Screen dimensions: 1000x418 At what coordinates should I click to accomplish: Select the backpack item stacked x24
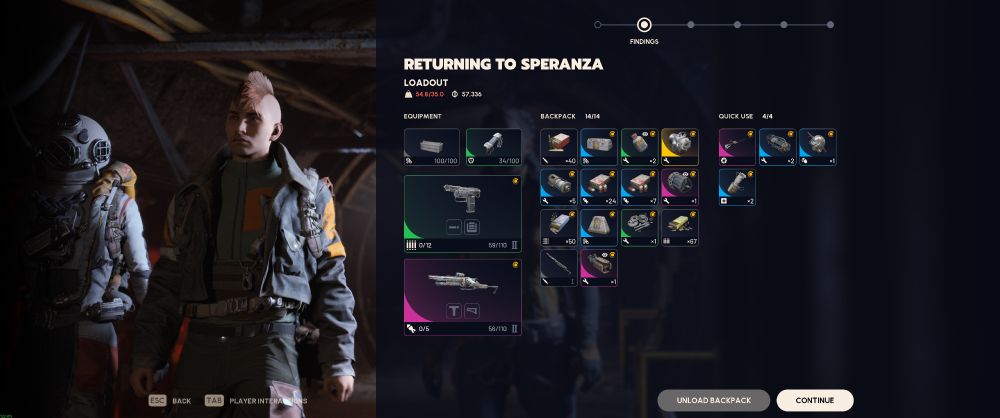tap(599, 187)
